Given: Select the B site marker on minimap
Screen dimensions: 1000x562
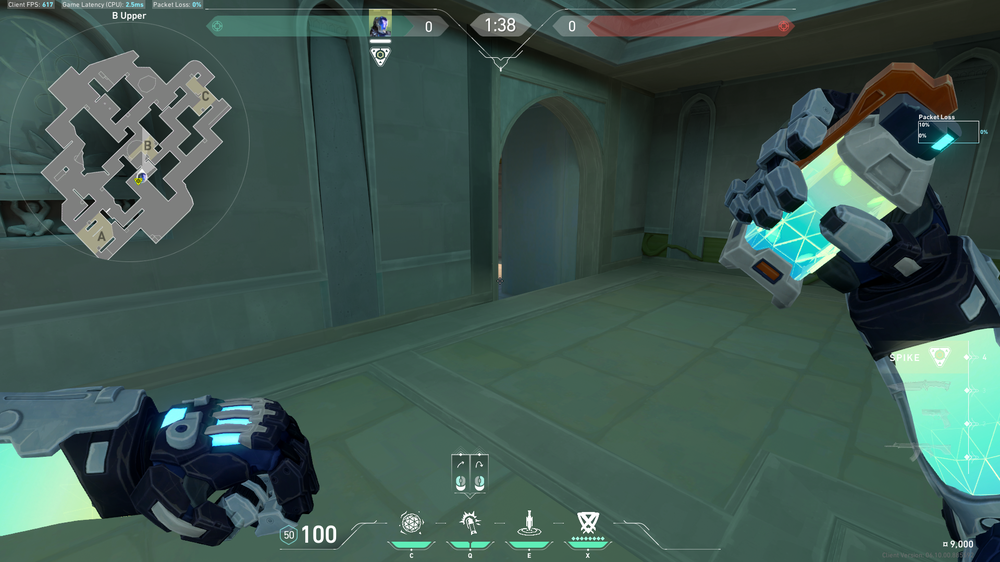Looking at the screenshot, I should (x=148, y=146).
